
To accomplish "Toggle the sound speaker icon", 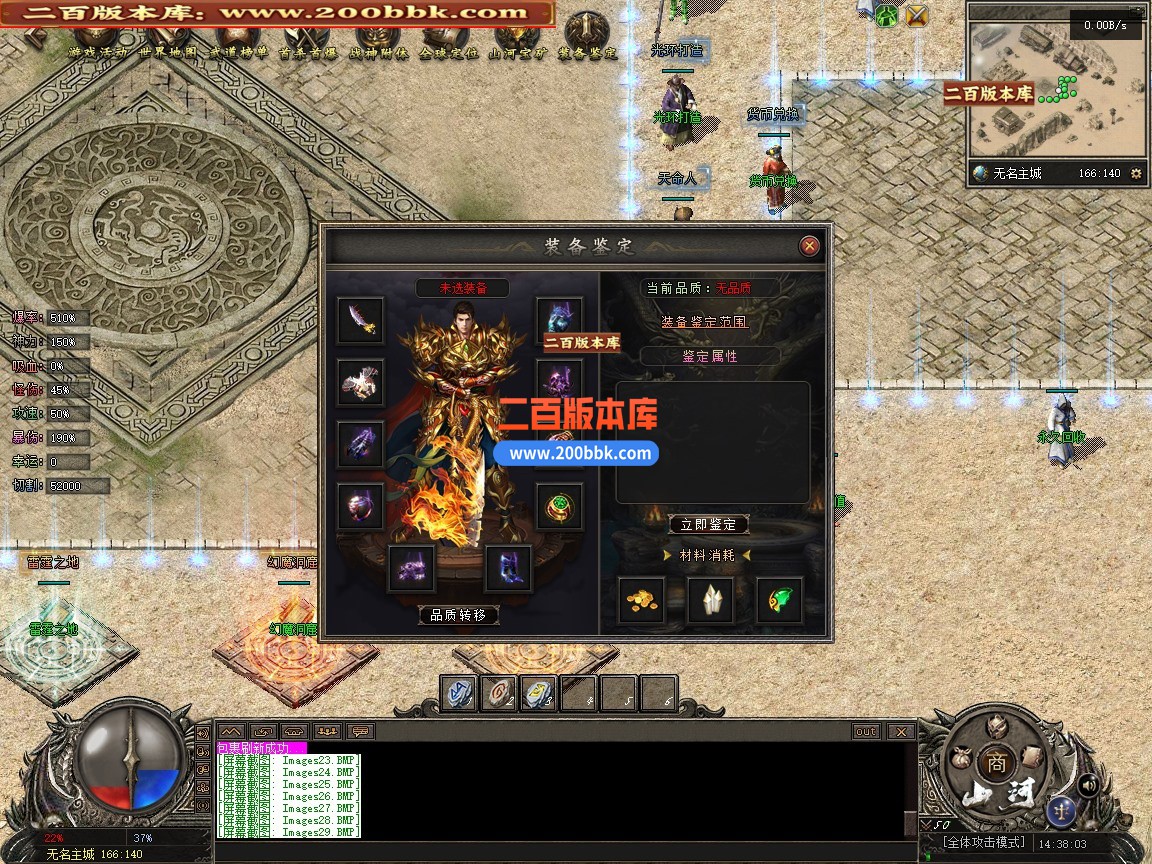I will (x=1088, y=785).
